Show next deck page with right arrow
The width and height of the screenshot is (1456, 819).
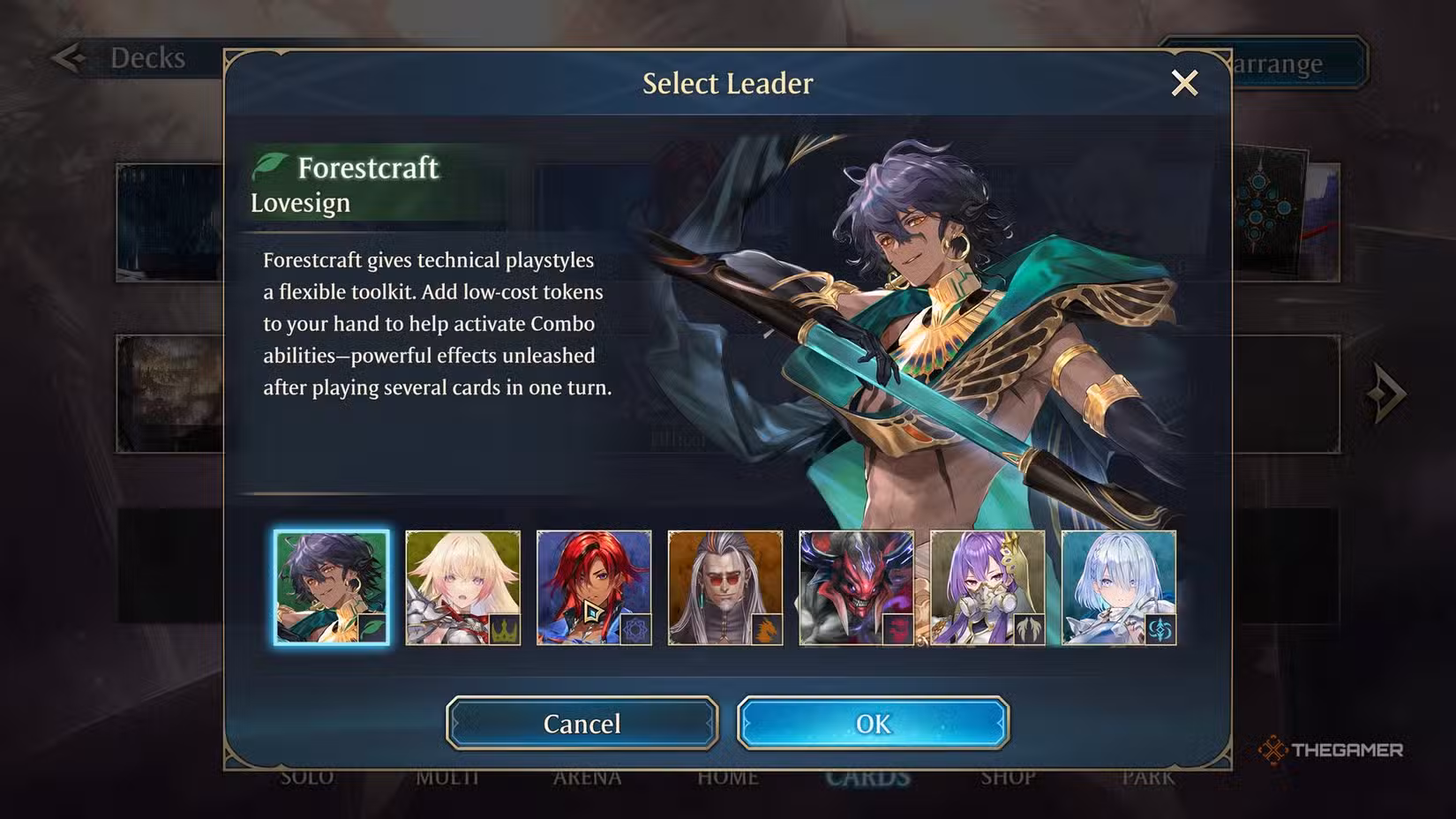pyautogui.click(x=1385, y=393)
